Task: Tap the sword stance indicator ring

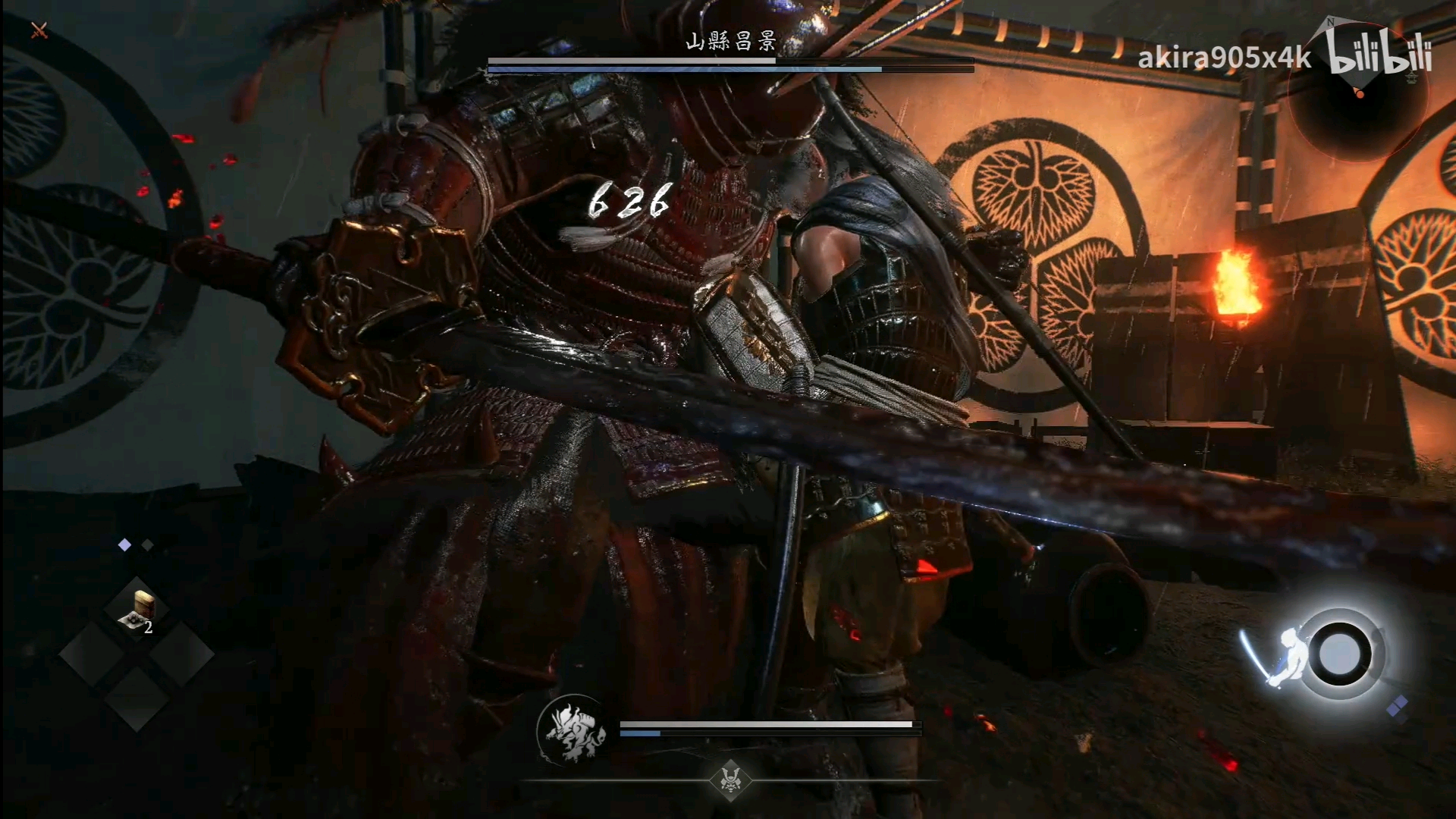Action: click(x=1339, y=654)
